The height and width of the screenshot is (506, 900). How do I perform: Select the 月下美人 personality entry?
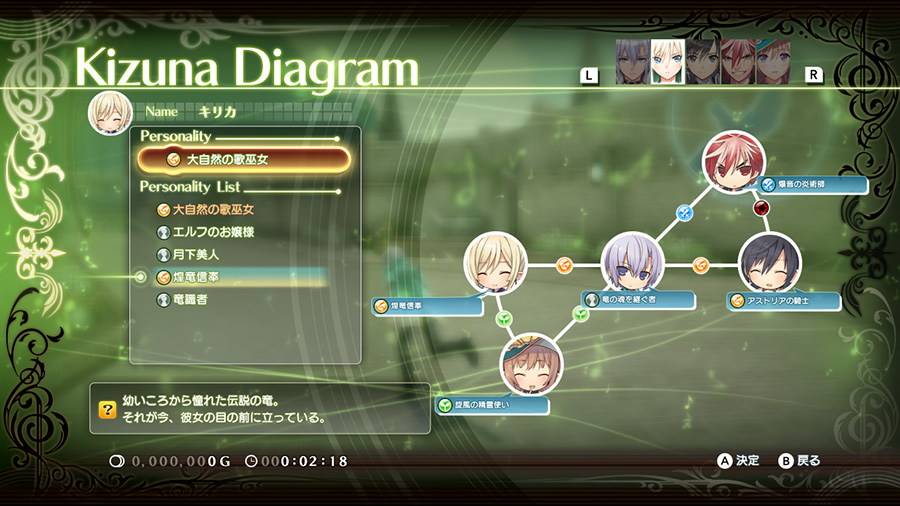(195, 255)
